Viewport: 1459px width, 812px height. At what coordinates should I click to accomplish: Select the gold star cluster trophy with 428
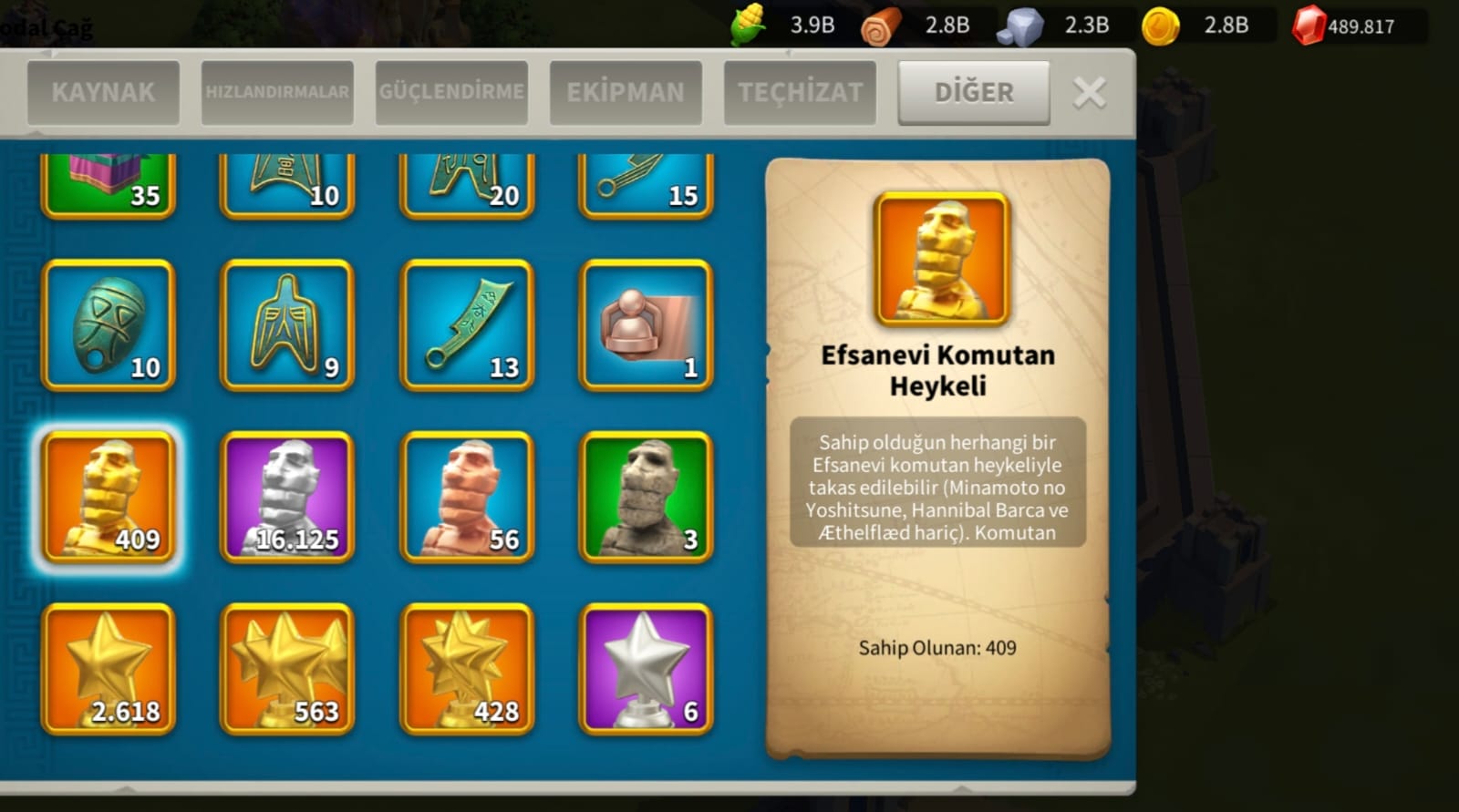467,668
